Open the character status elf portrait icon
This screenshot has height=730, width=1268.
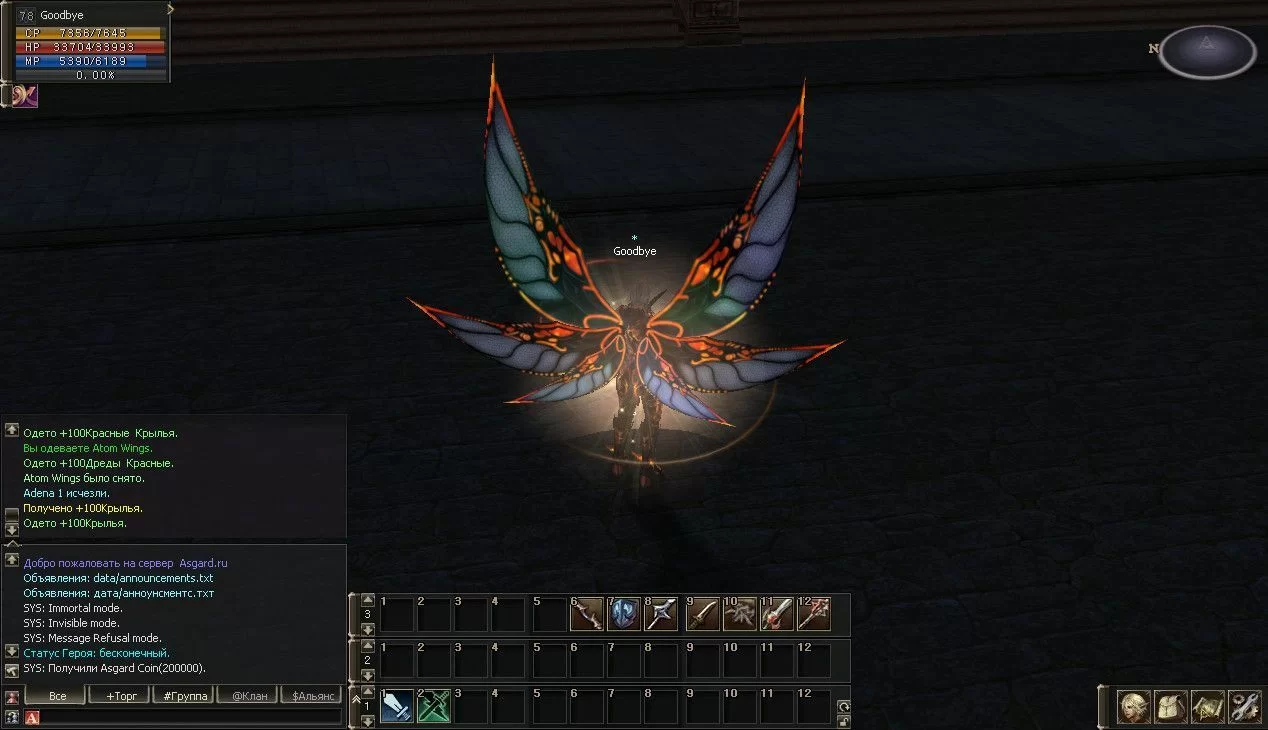[1134, 707]
